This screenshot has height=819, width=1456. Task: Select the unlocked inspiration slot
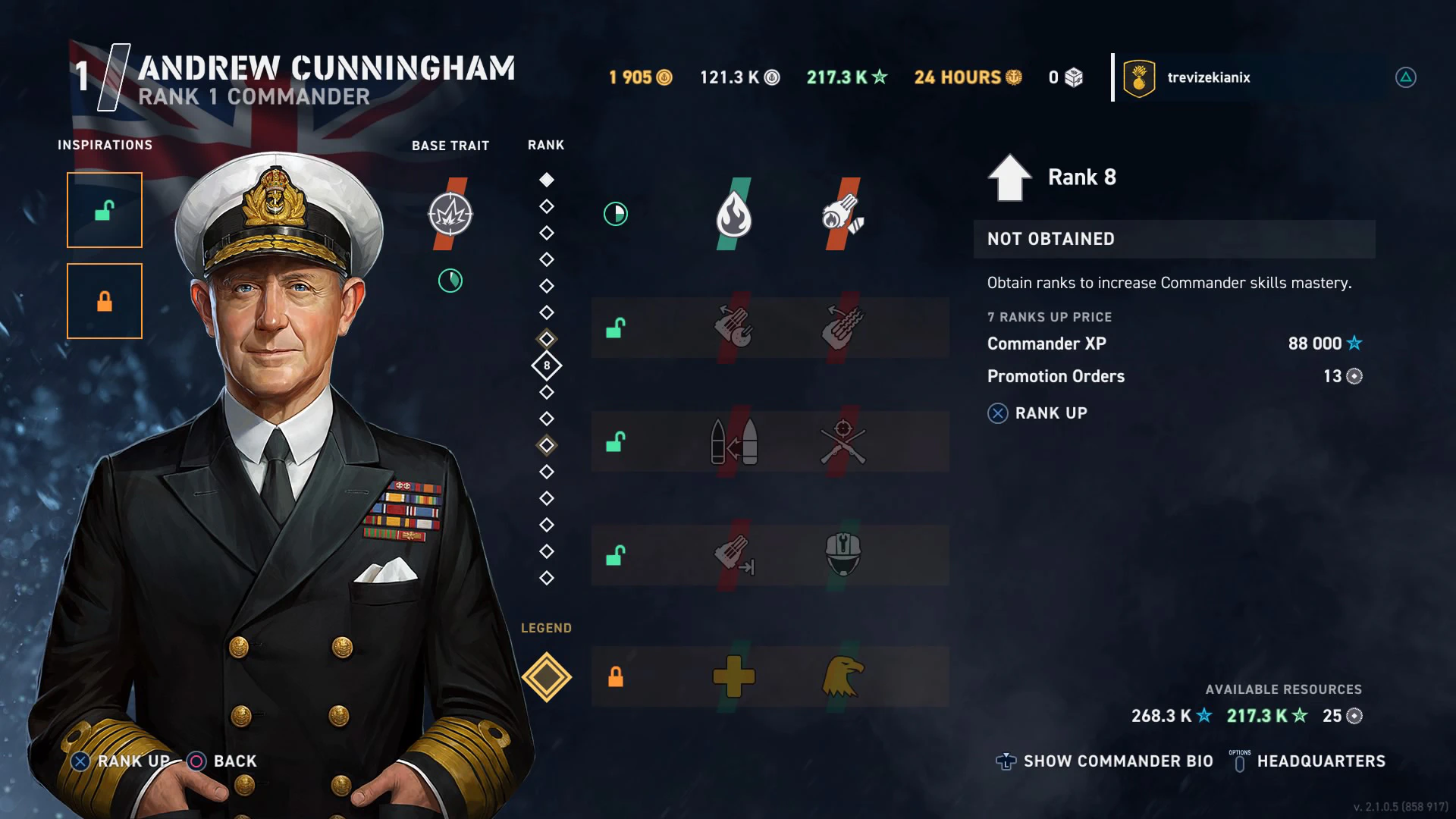pyautogui.click(x=105, y=210)
